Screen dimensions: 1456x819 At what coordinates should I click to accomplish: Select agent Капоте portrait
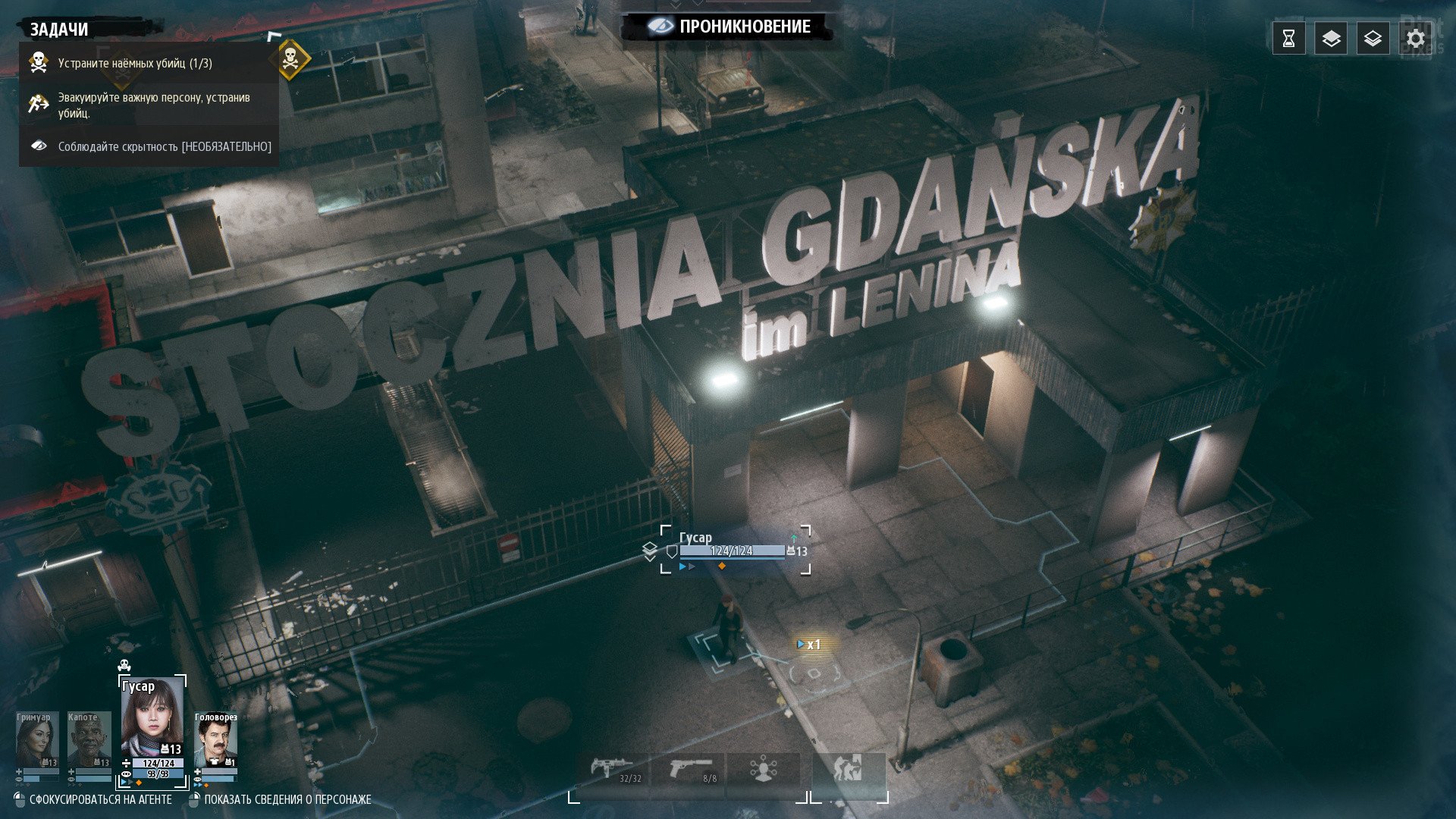[88, 740]
